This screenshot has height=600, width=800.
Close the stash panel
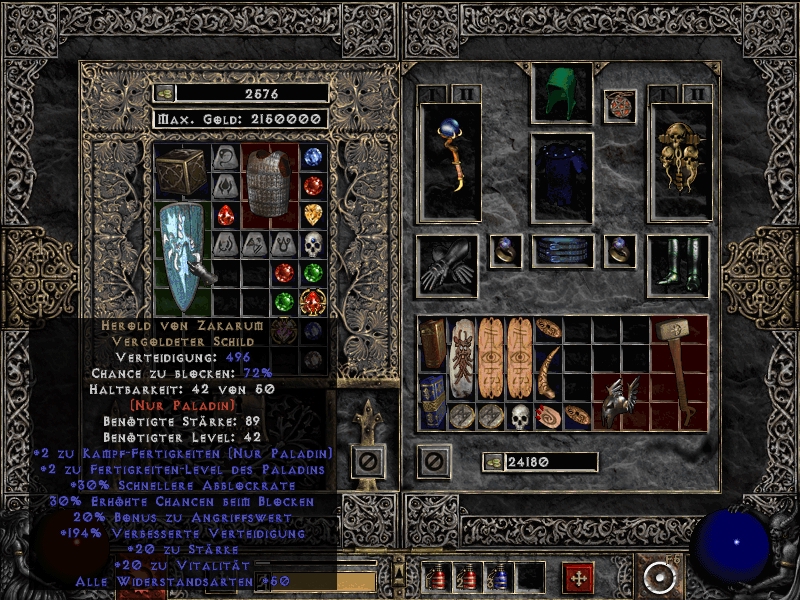[x=367, y=462]
